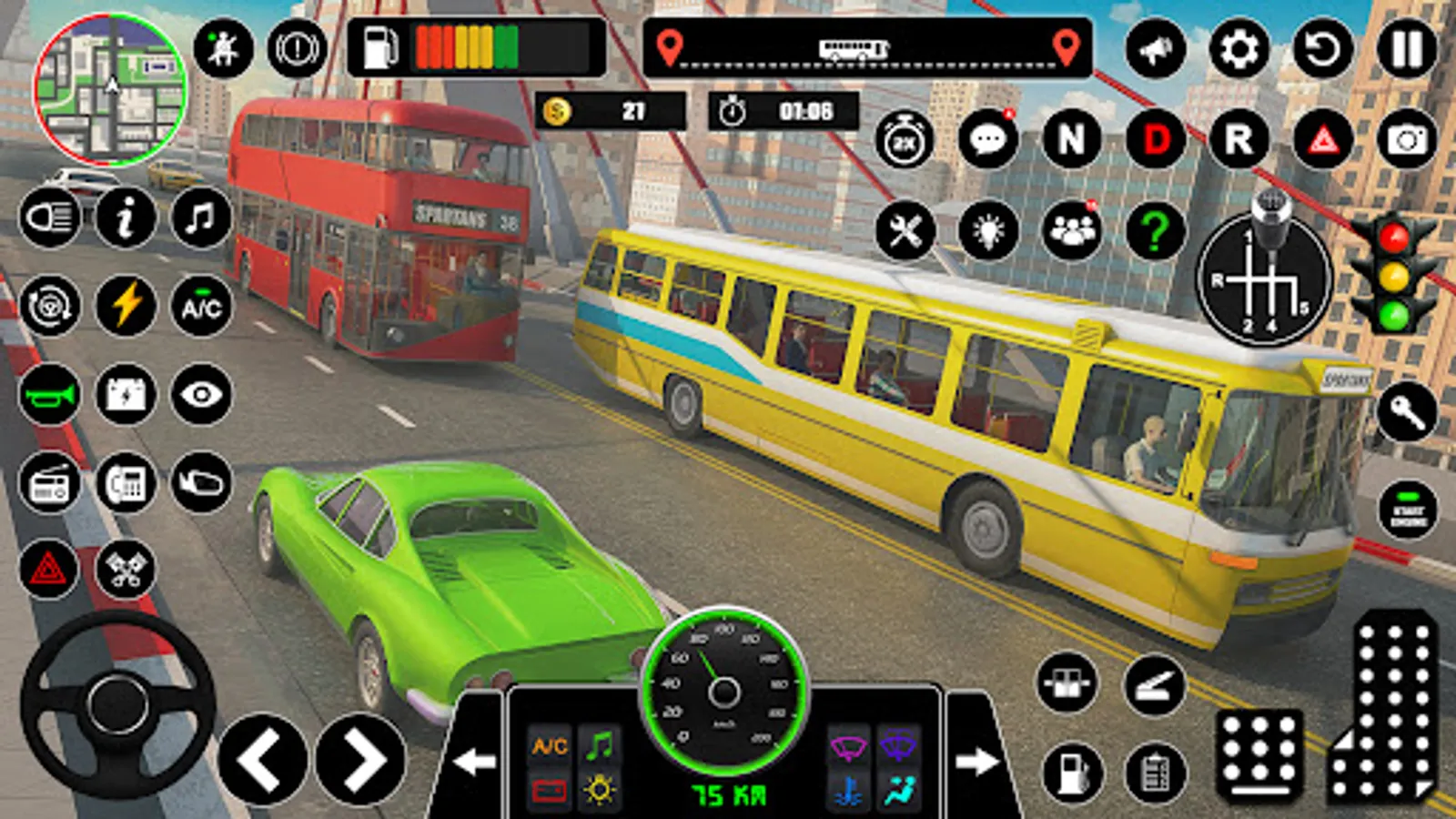Viewport: 1456px width, 819px height.
Task: Open the info button
Action: click(126, 218)
